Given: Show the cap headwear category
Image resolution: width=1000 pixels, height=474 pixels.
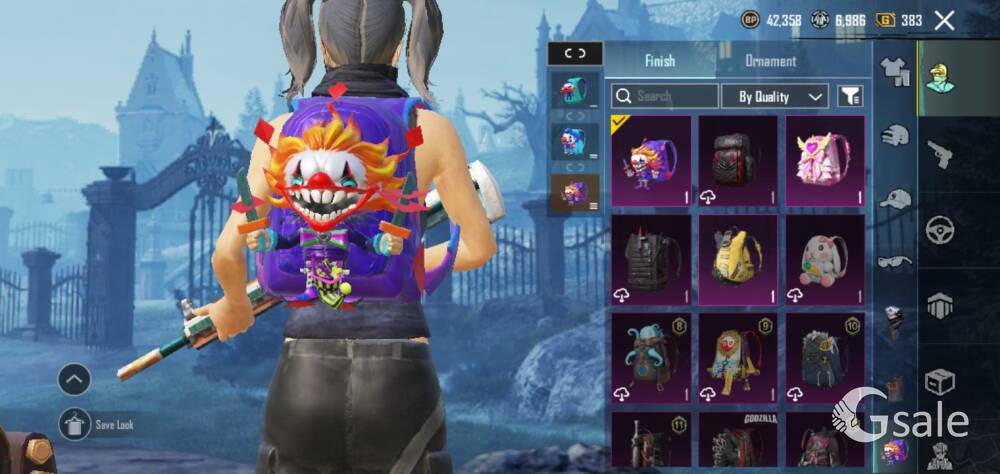Looking at the screenshot, I should point(894,198).
